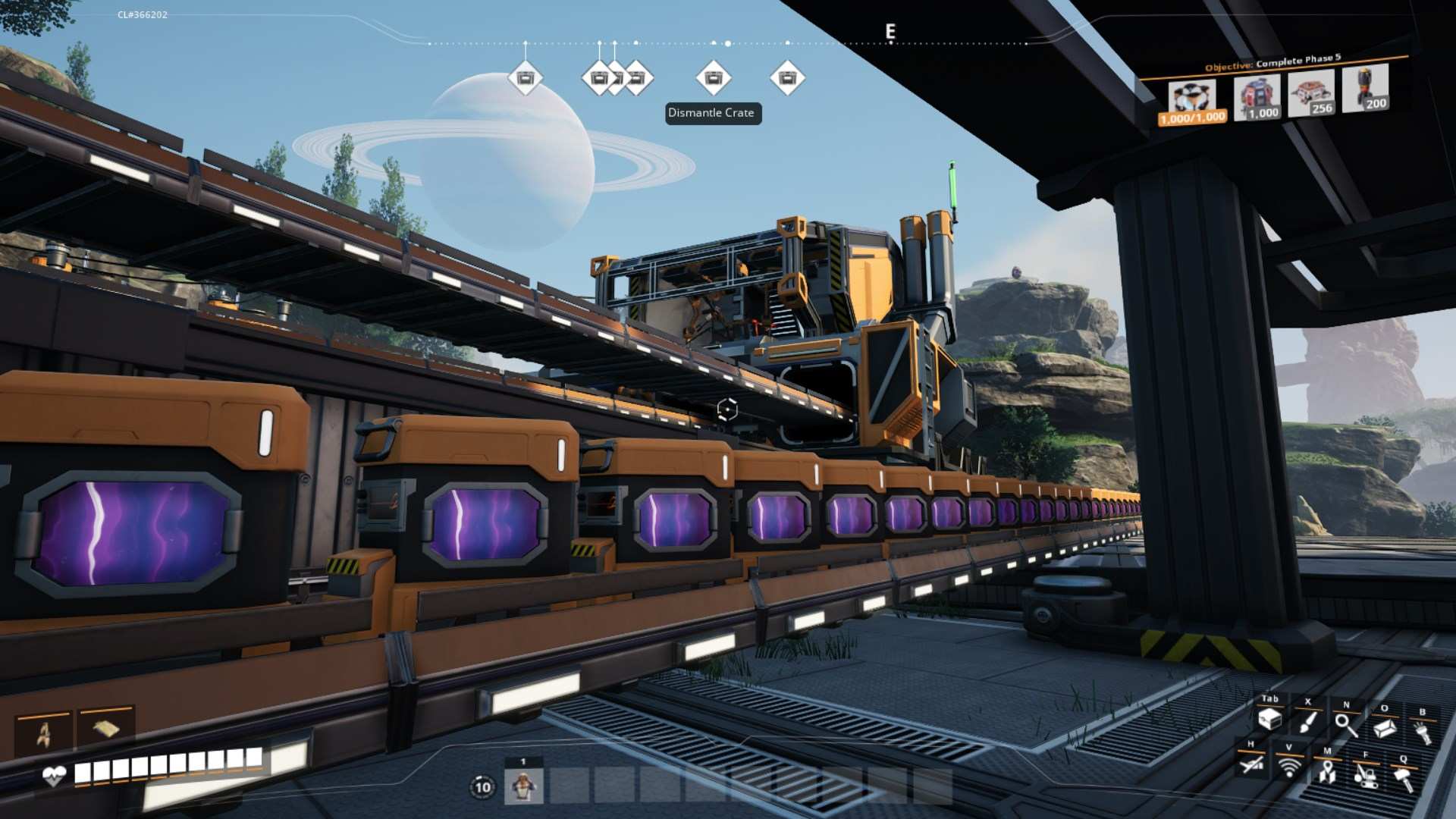
Task: Open the codex box icon
Action: click(x=1385, y=728)
